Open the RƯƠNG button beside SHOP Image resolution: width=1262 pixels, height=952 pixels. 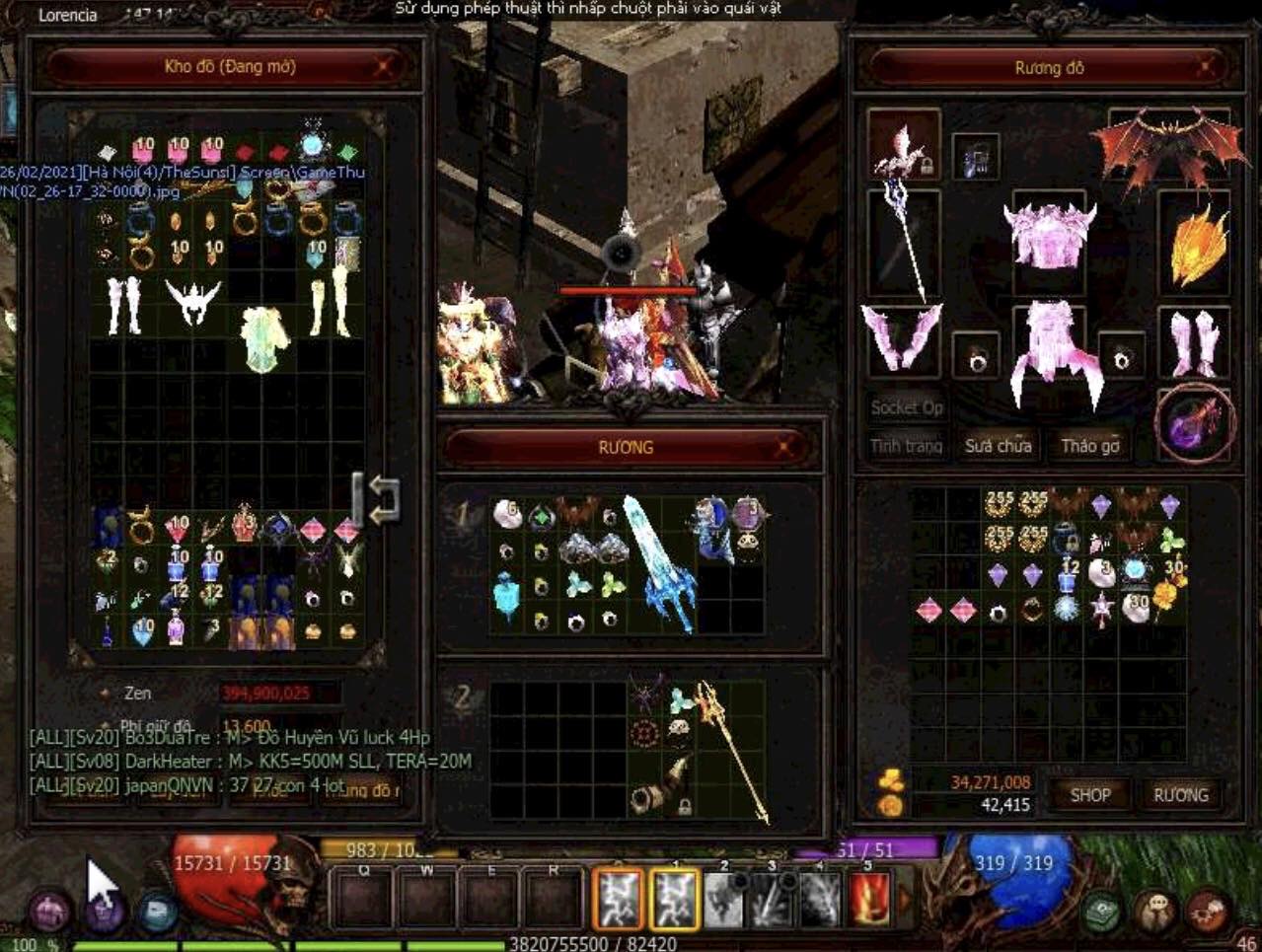coord(1180,795)
